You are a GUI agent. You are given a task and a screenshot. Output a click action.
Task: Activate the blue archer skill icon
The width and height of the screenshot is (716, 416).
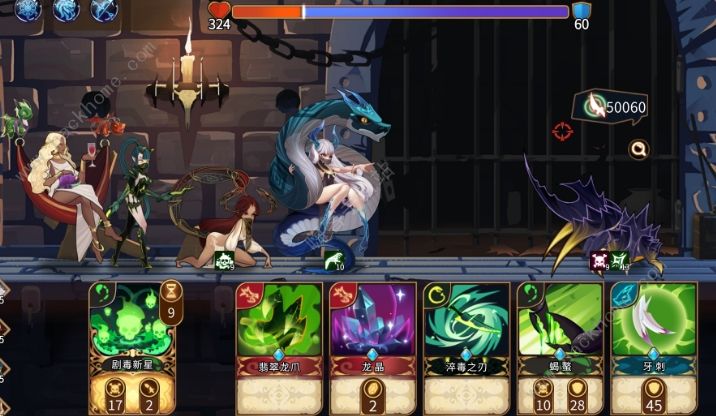click(103, 10)
